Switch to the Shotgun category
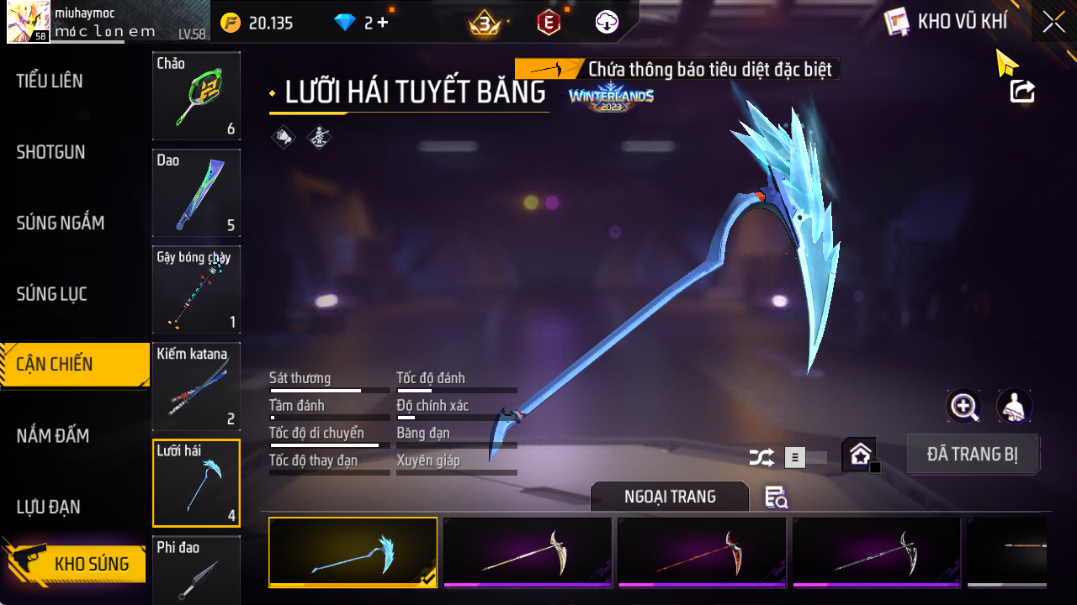 click(x=51, y=152)
